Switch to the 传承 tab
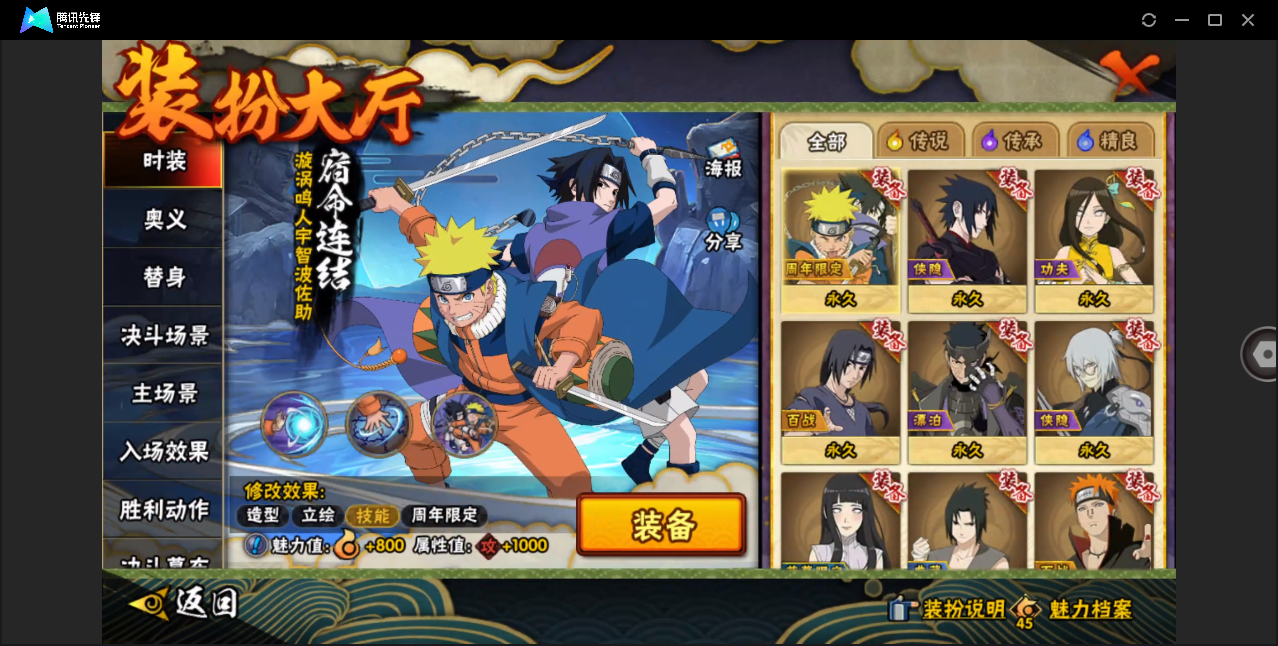The image size is (1278, 646). tap(1013, 141)
